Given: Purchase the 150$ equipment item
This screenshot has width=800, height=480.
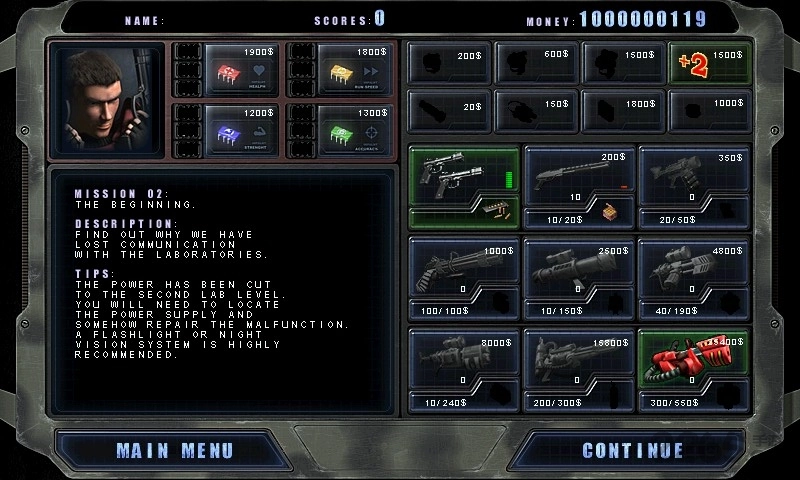Looking at the screenshot, I should [536, 110].
